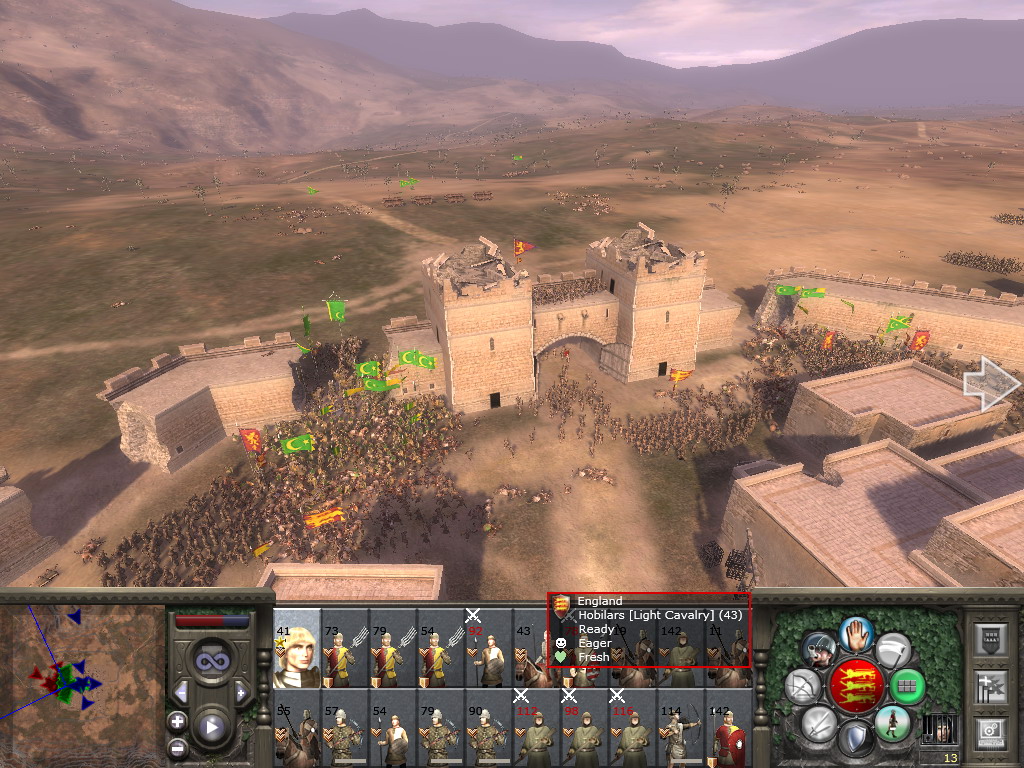Click the battle minimap

click(80, 682)
